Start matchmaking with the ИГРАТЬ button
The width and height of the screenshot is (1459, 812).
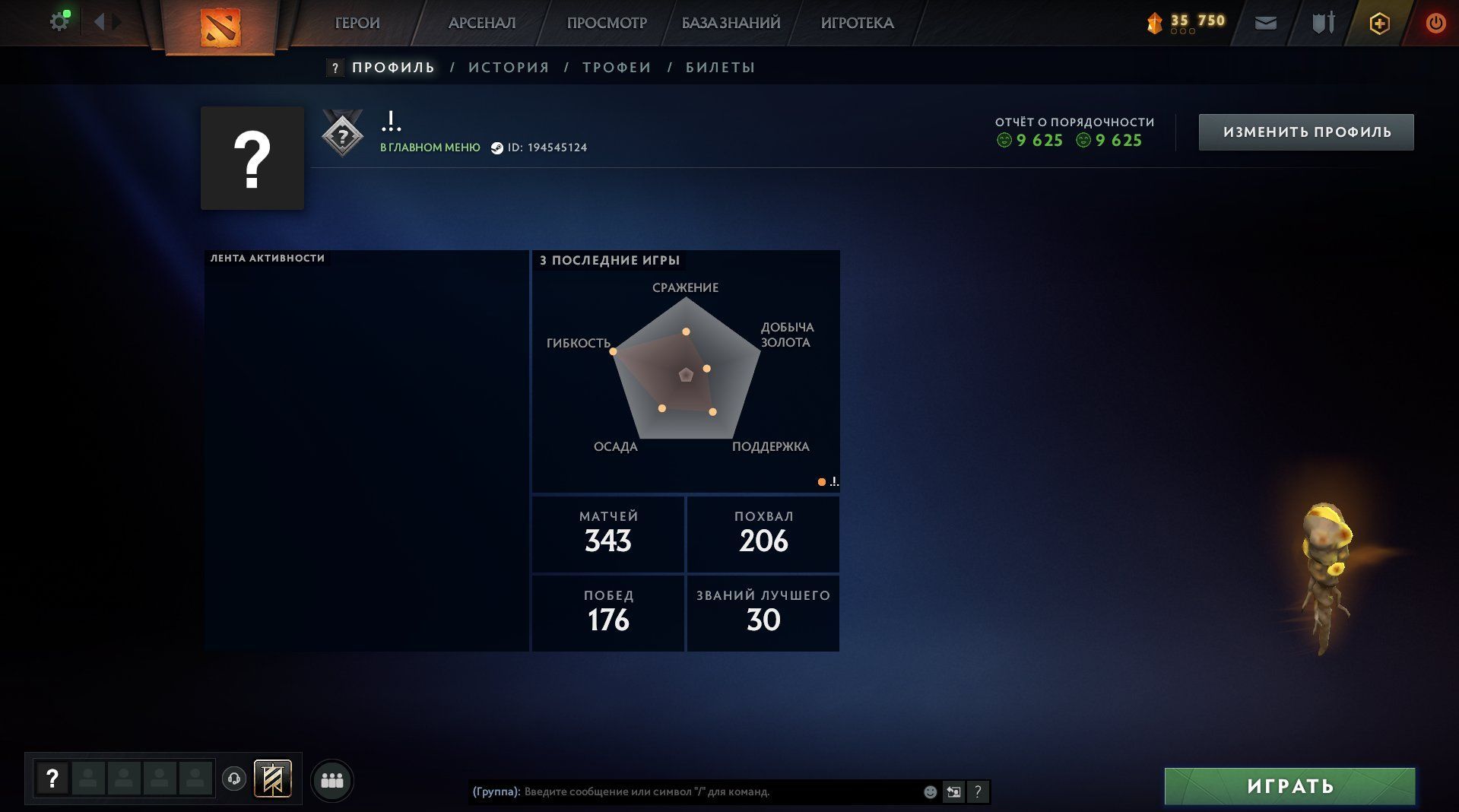[x=1289, y=786]
